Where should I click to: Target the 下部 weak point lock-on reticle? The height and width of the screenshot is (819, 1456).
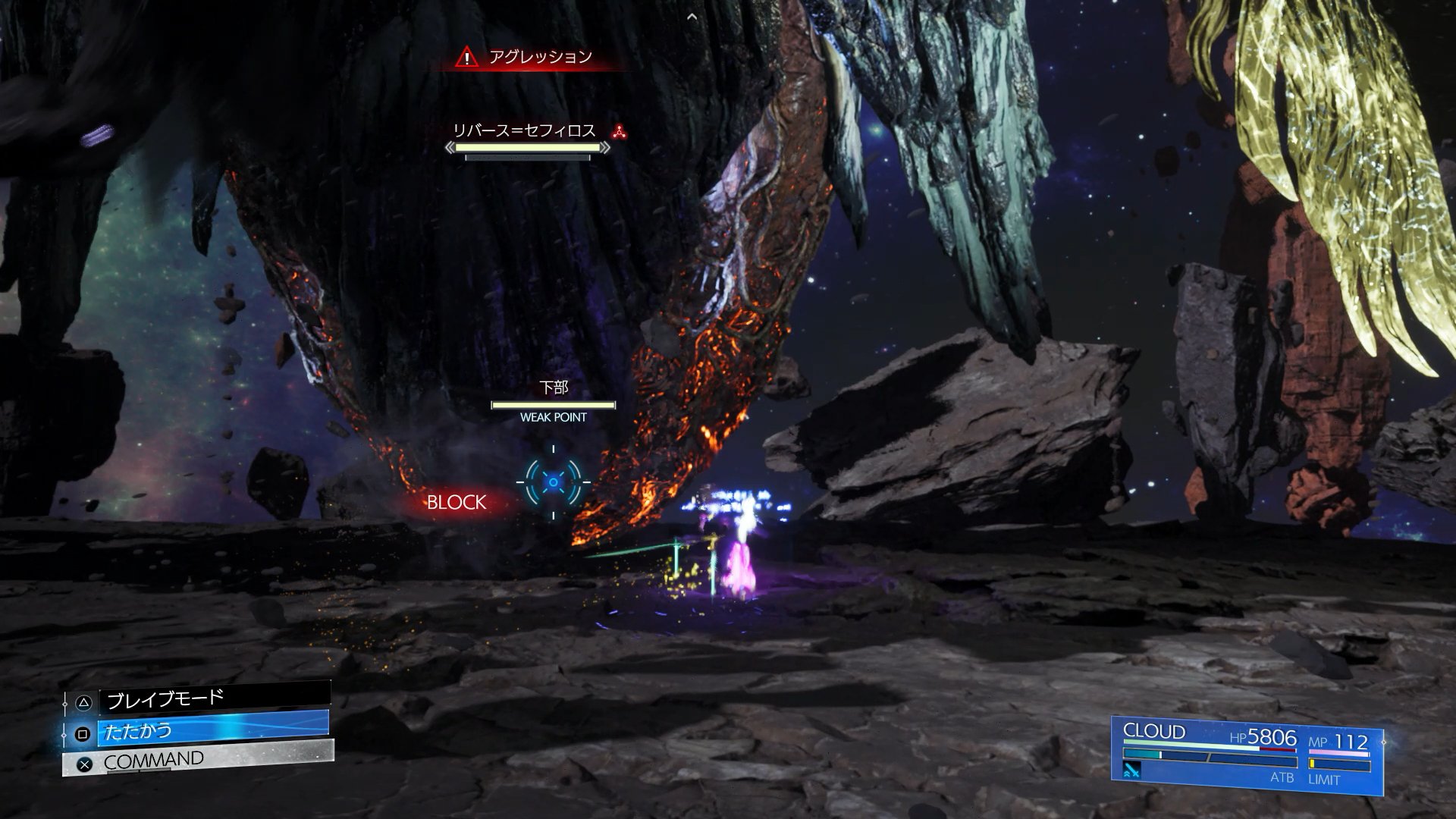(x=554, y=482)
